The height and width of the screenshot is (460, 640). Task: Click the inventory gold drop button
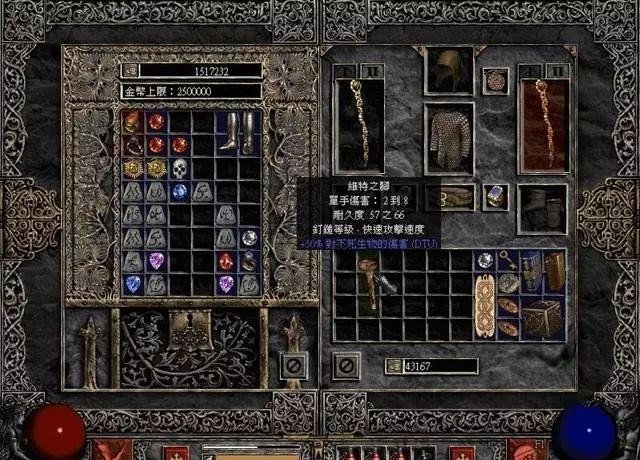tap(393, 366)
